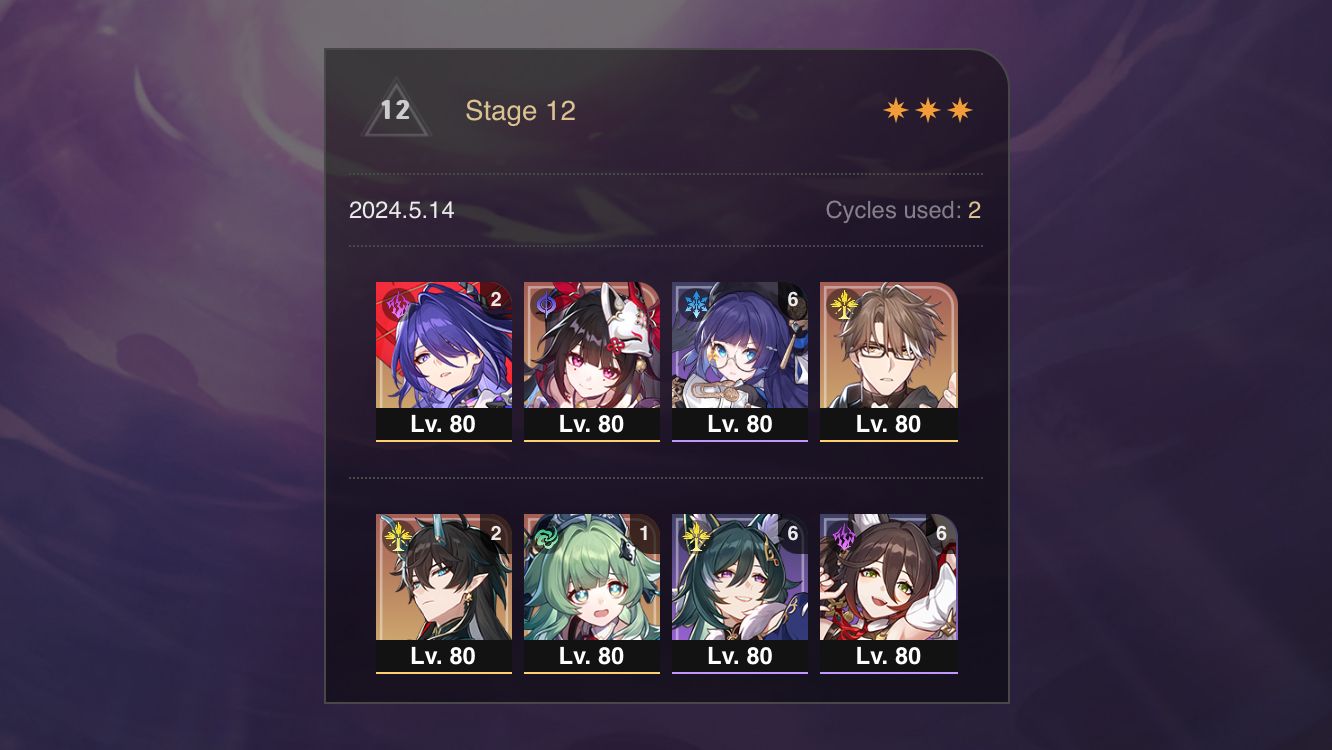Toggle the middle star rating
This screenshot has height=750, width=1332.
pos(929,108)
